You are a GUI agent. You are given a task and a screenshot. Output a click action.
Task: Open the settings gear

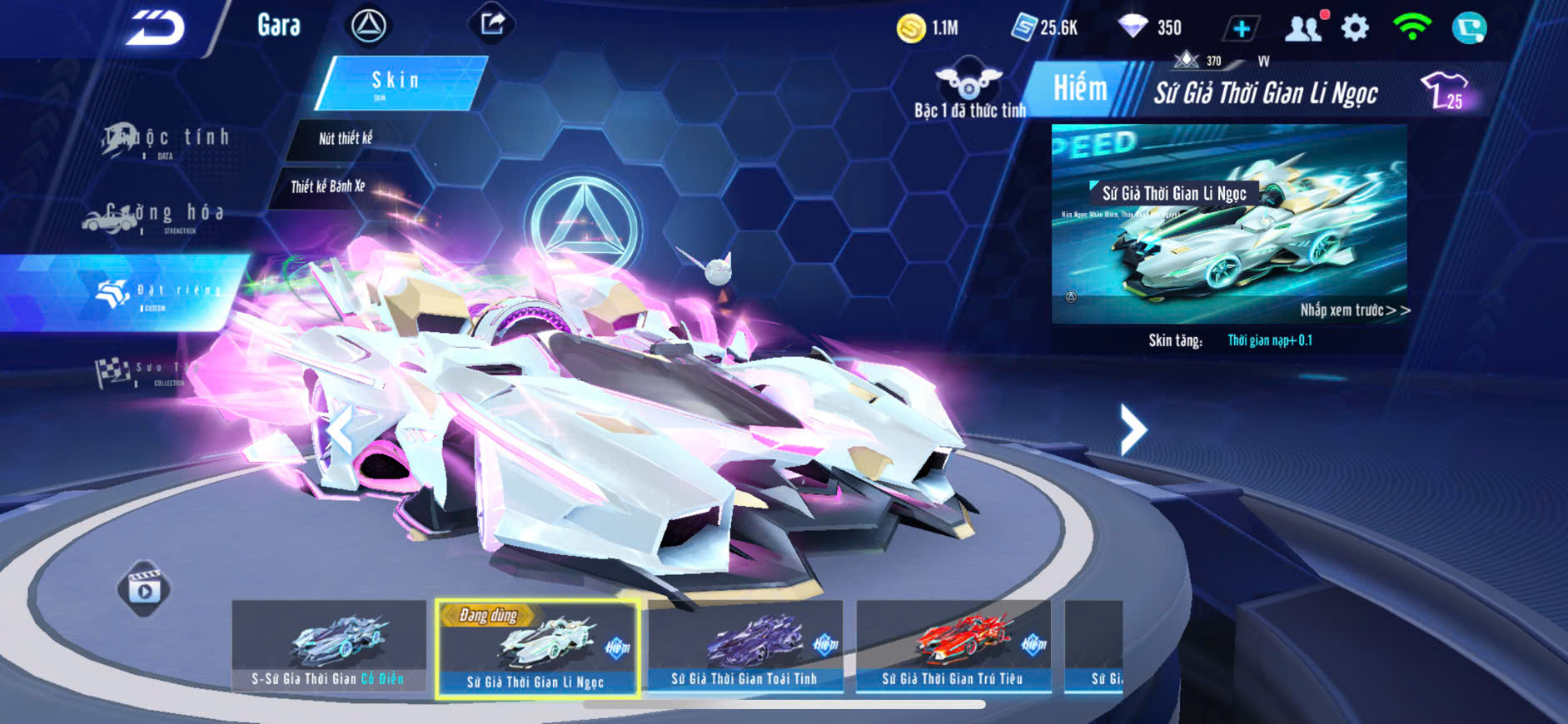1355,28
